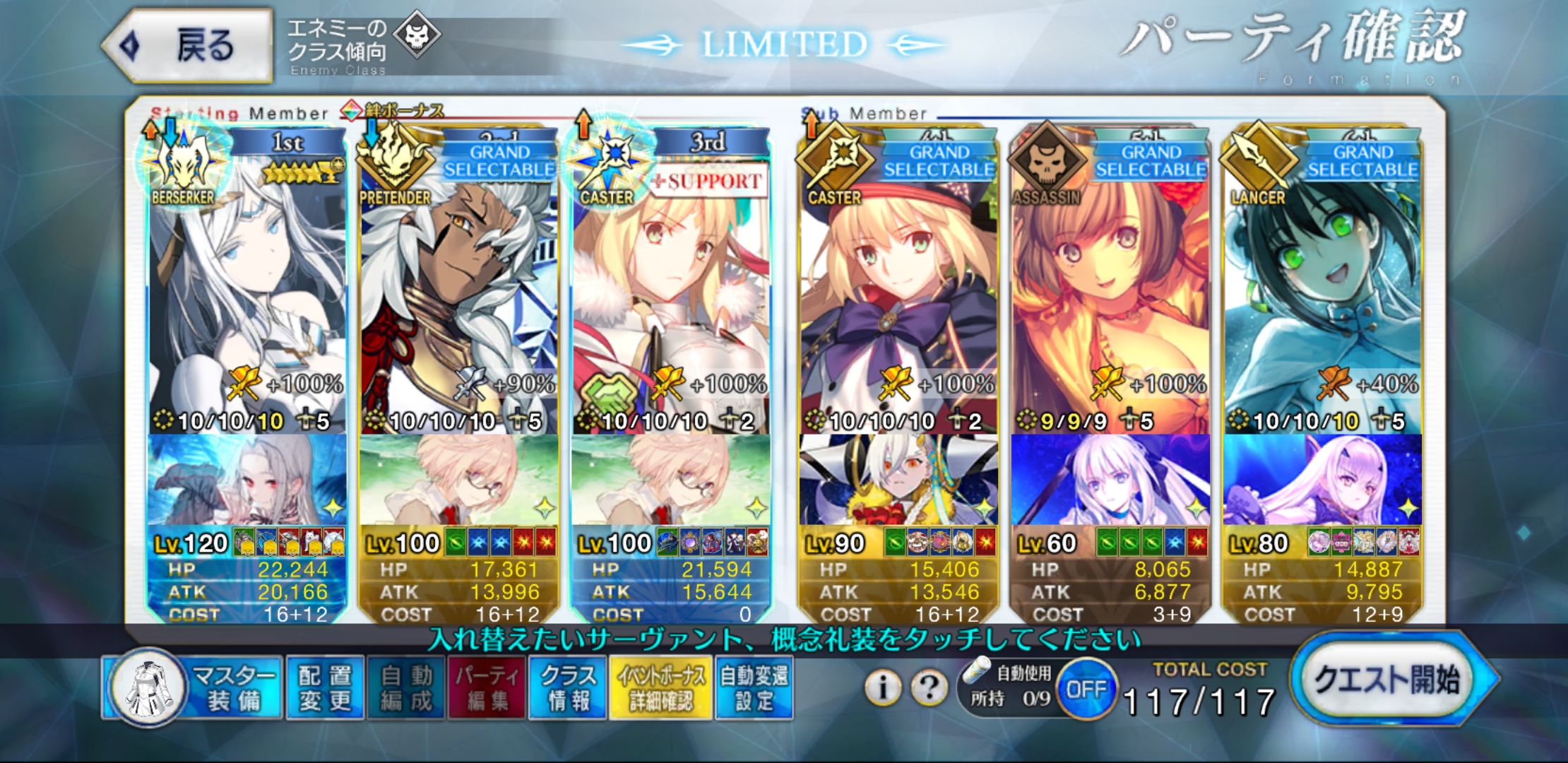Open the question mark help button
1568x763 pixels.
pos(929,687)
